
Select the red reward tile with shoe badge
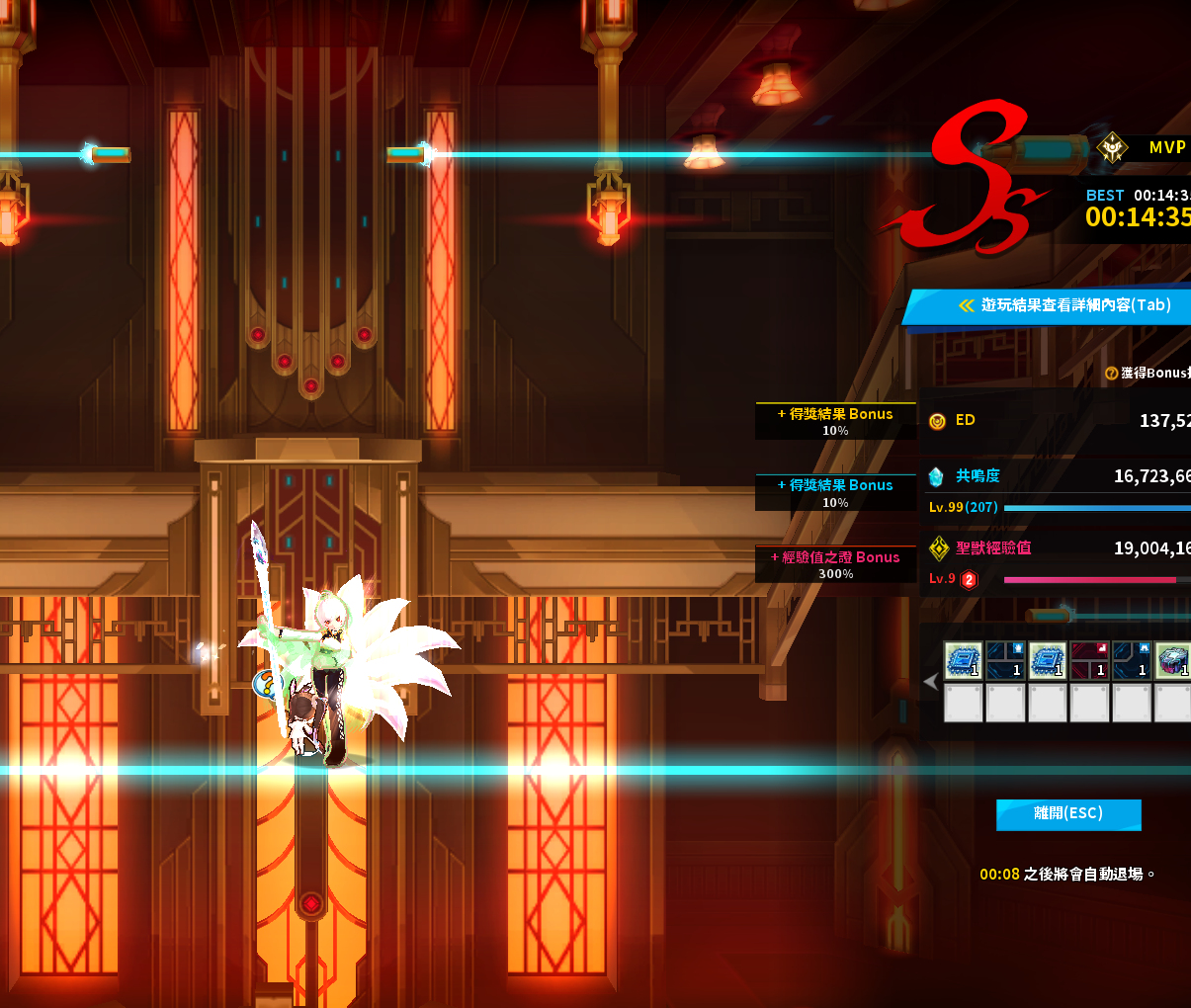pos(1089,660)
